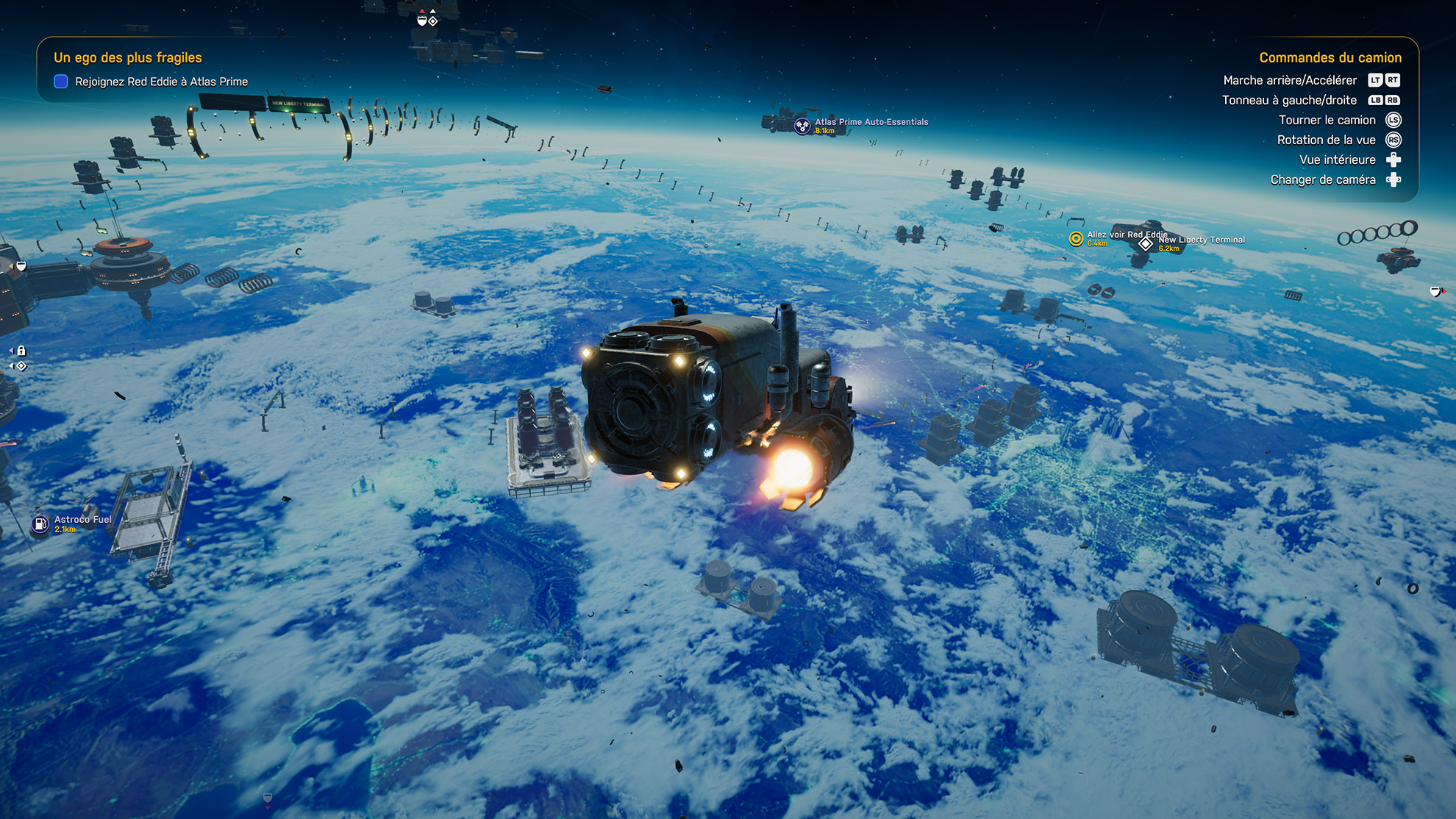Open the Un ego des plus fragiles quest tracker

pyautogui.click(x=128, y=57)
